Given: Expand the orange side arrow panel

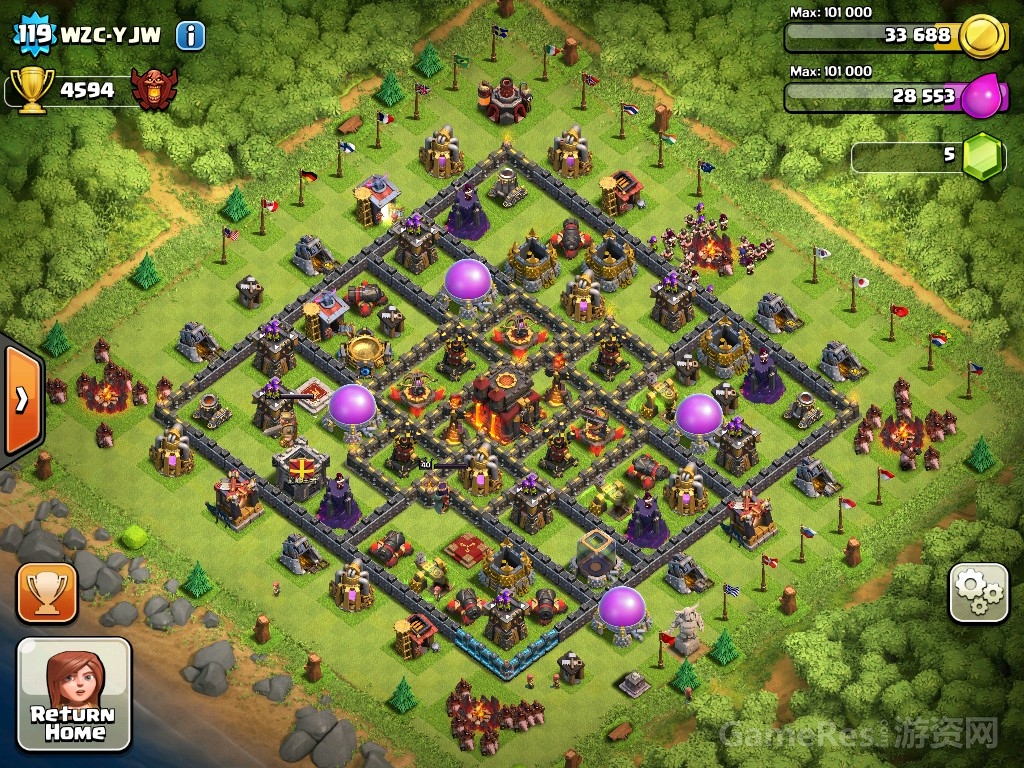Looking at the screenshot, I should click(20, 400).
